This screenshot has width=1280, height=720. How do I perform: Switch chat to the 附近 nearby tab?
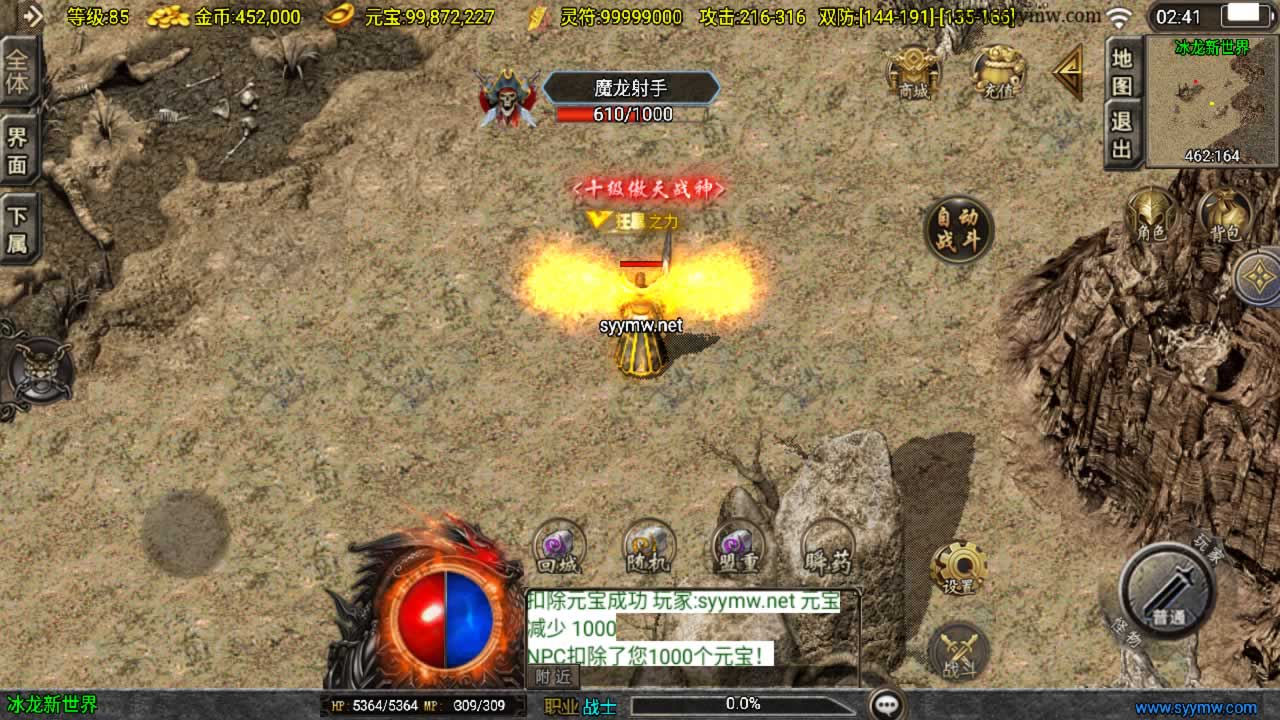553,677
